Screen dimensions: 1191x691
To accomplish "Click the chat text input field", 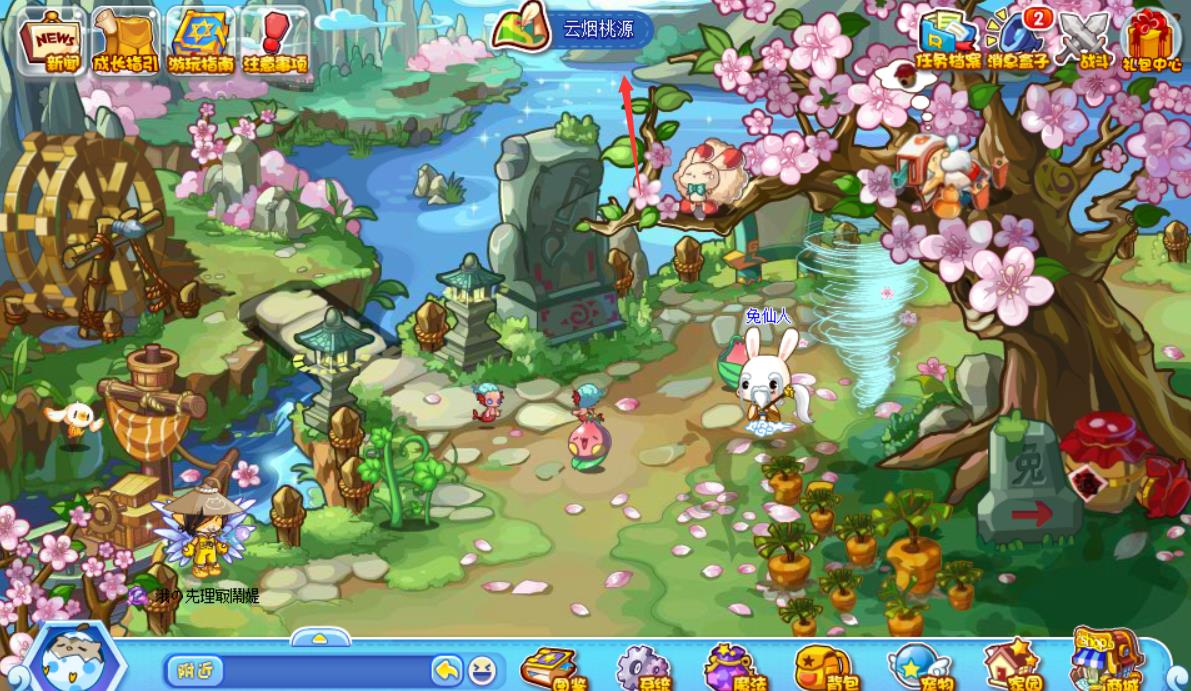I will click(x=325, y=670).
